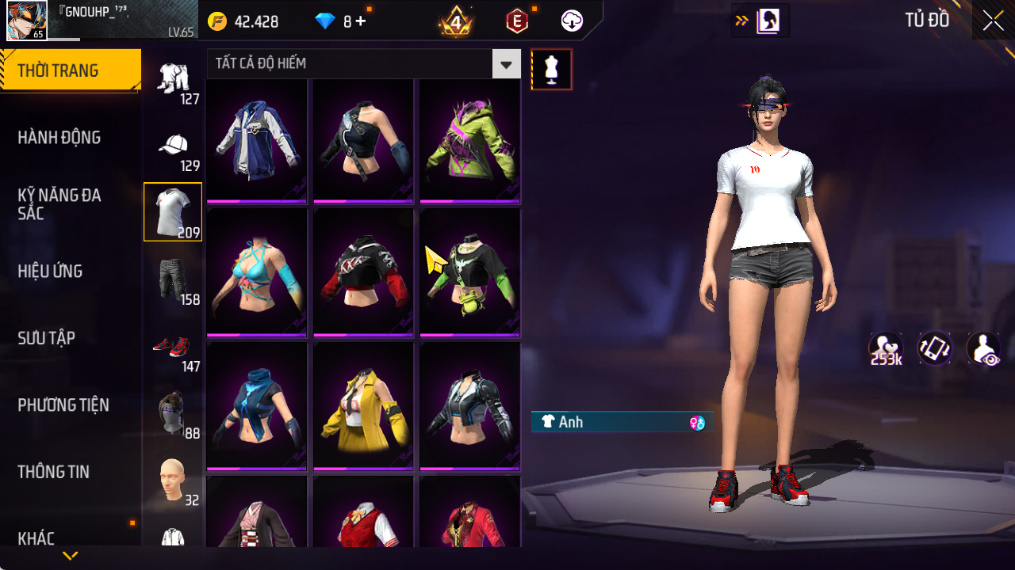1015x570 pixels.
Task: Click the mannequin outfit preview button
Action: [551, 69]
